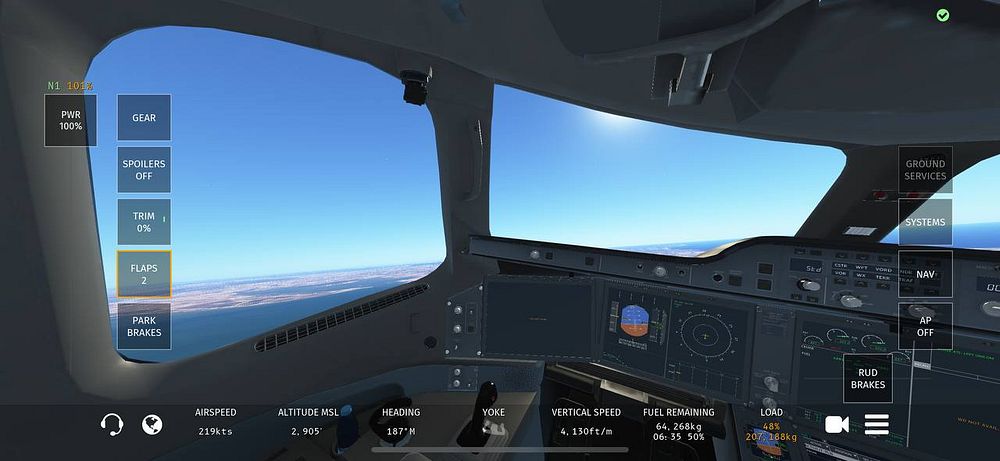
Task: Show the NAV panel
Action: pos(925,274)
